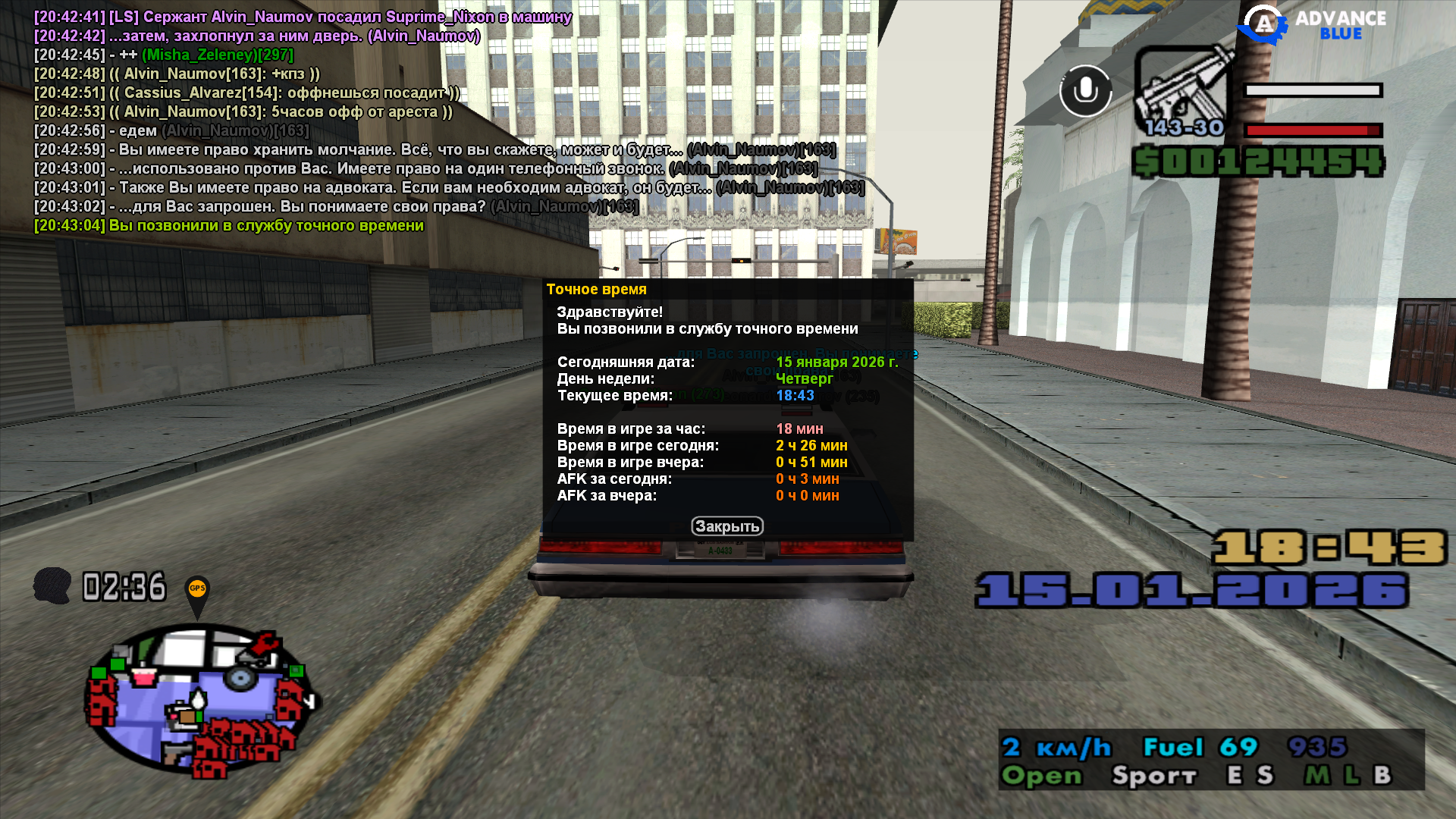Click the Advance Blue server logo
This screenshot has width=1456, height=819.
pos(1312,25)
